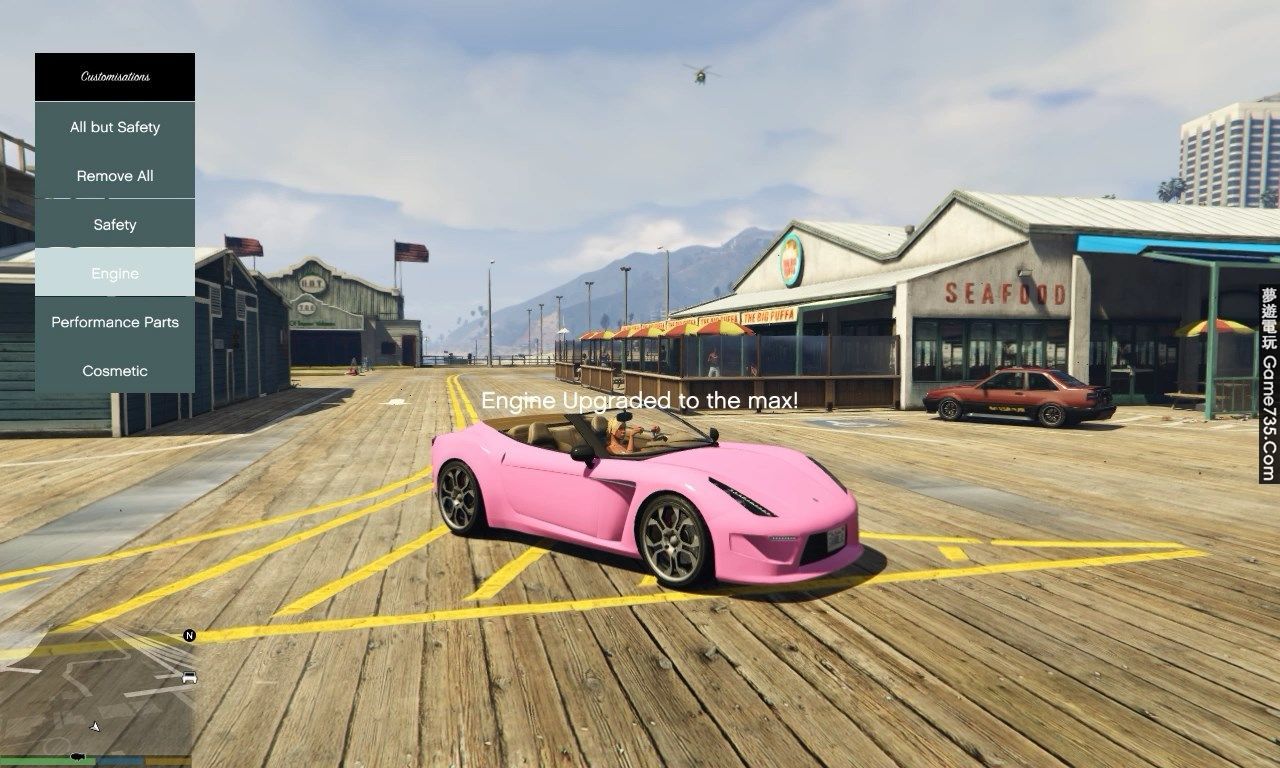Screen dimensions: 1280x768
Task: Open the Performance Parts option
Action: coord(115,322)
